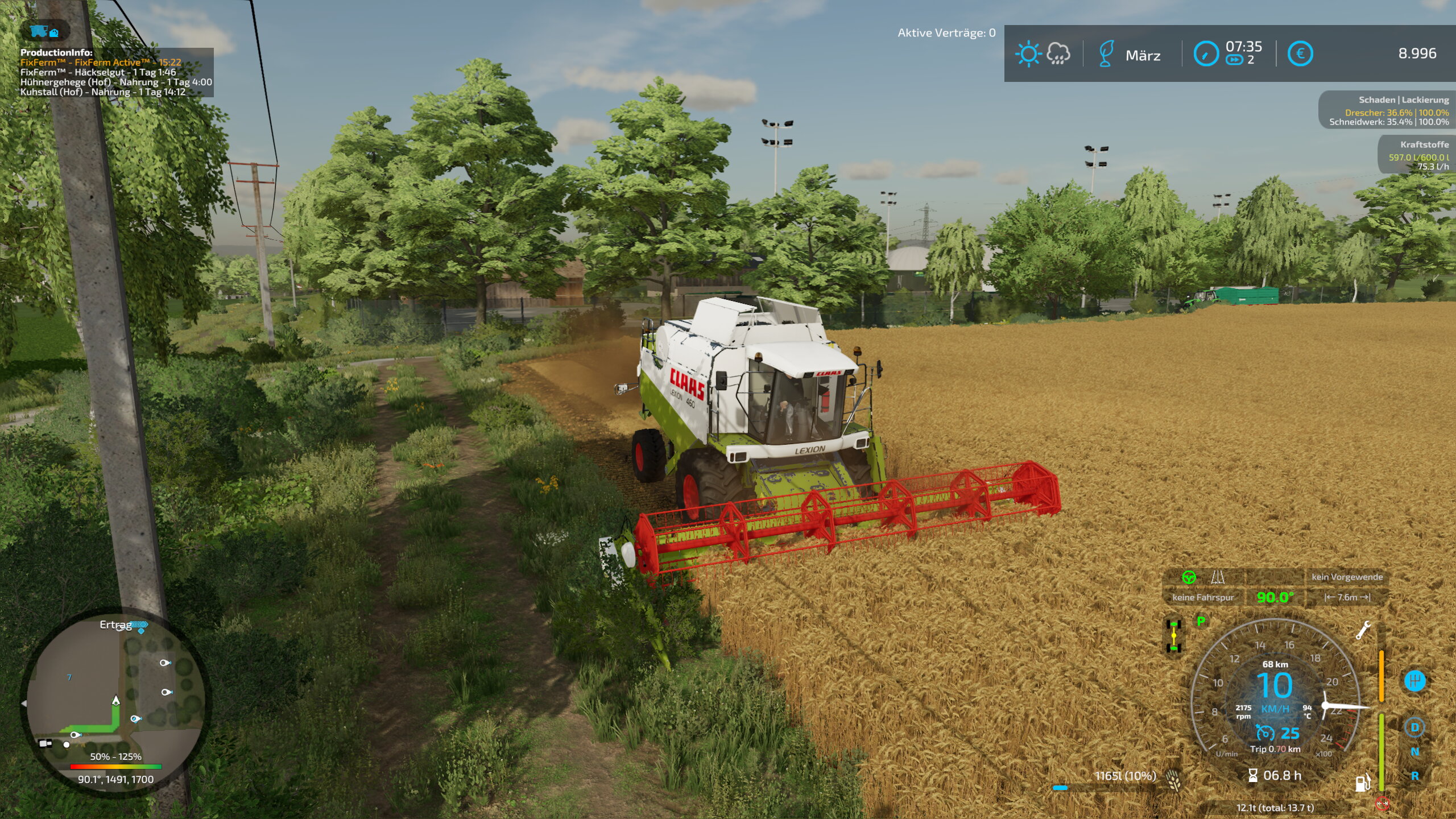Choose the D drive gear
Viewport: 1456px width, 819px height.
click(1414, 727)
